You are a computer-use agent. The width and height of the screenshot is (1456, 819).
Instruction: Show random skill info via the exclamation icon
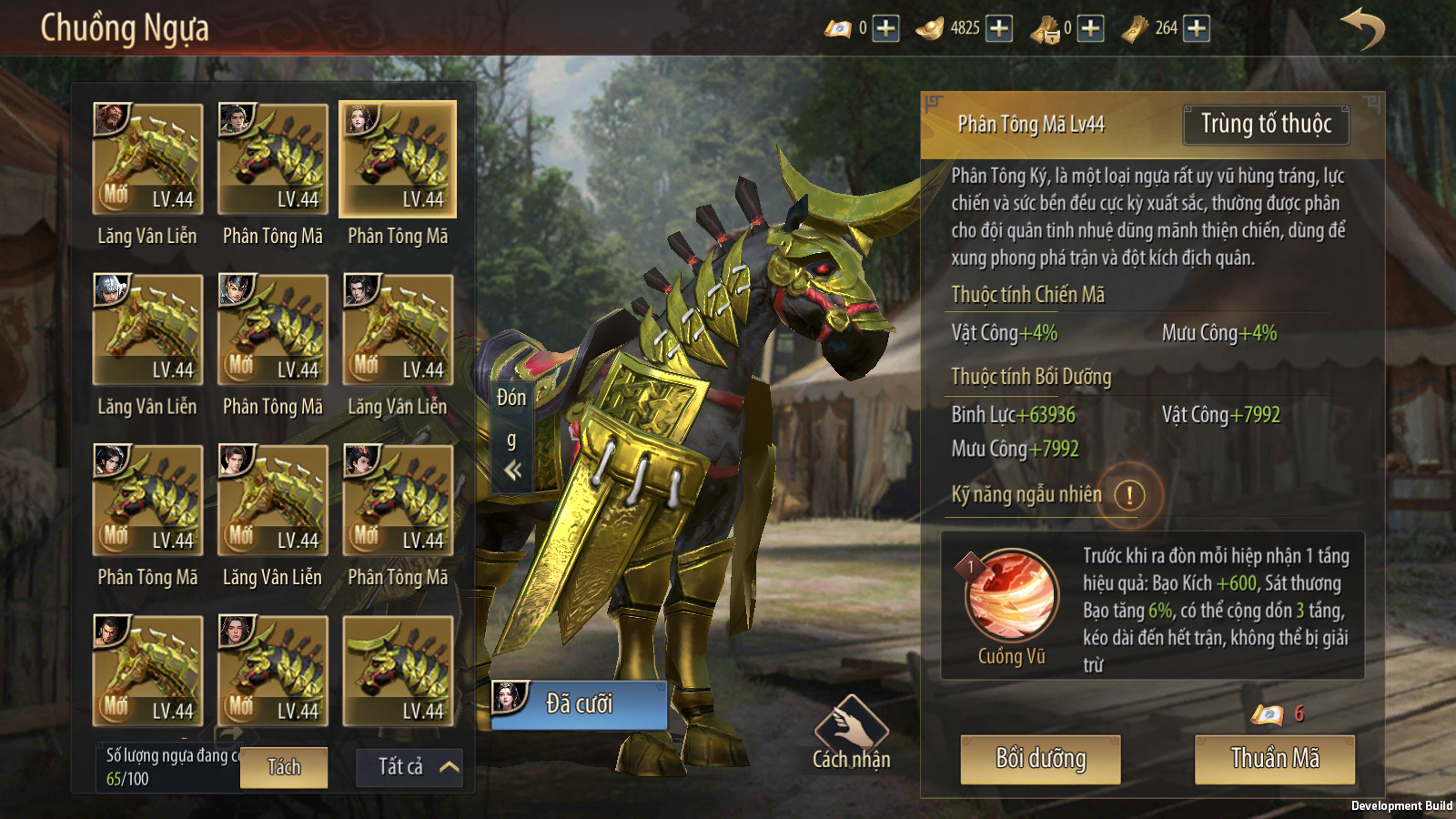pos(1129,496)
